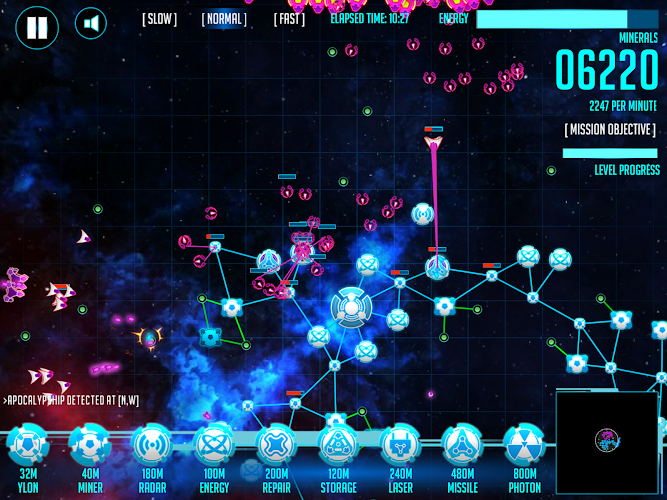The height and width of the screenshot is (500, 667).
Task: Select the Pylon build icon
Action: pyautogui.click(x=27, y=445)
